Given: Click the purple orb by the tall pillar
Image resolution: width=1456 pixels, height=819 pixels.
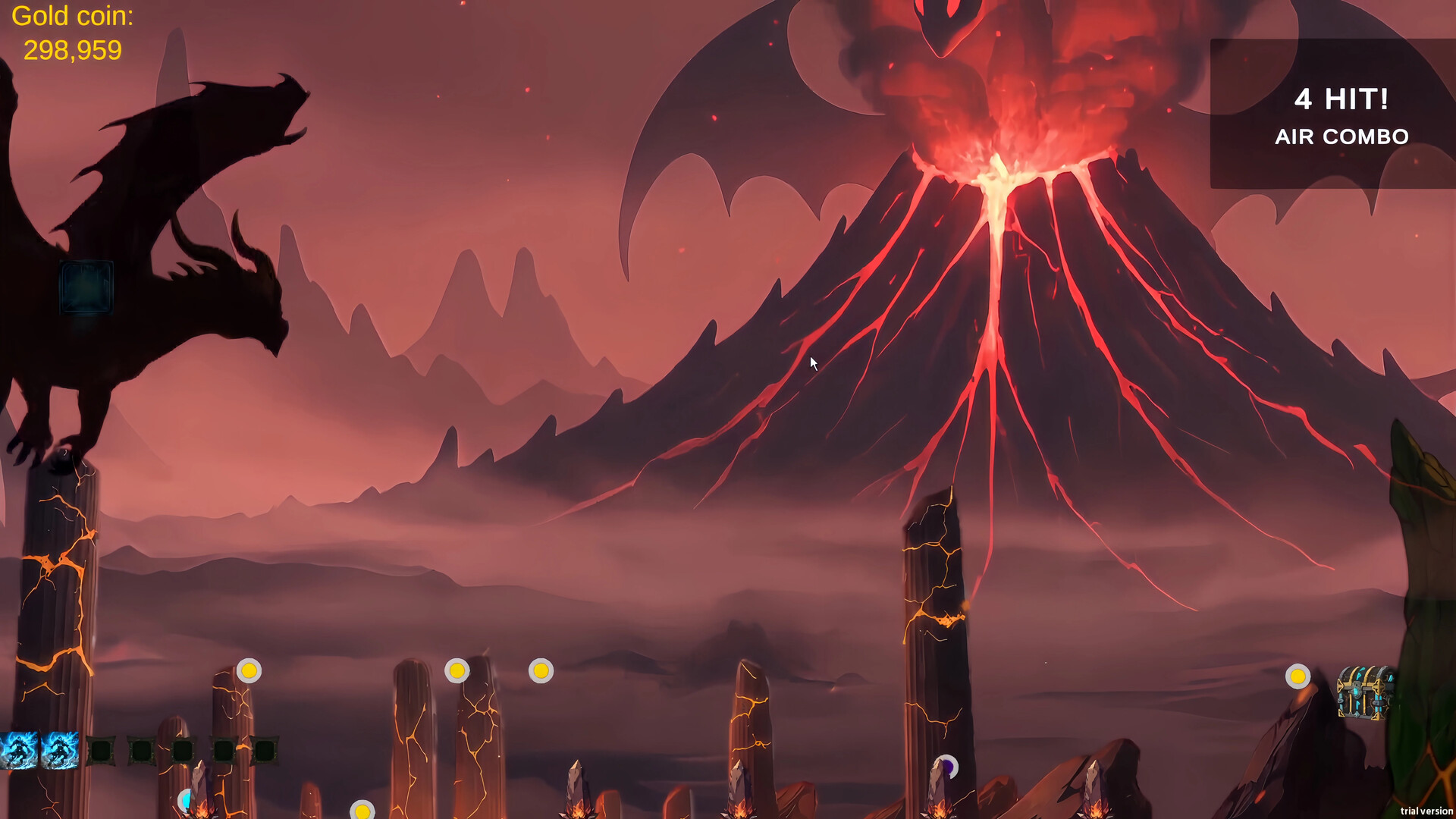Looking at the screenshot, I should pyautogui.click(x=948, y=764).
